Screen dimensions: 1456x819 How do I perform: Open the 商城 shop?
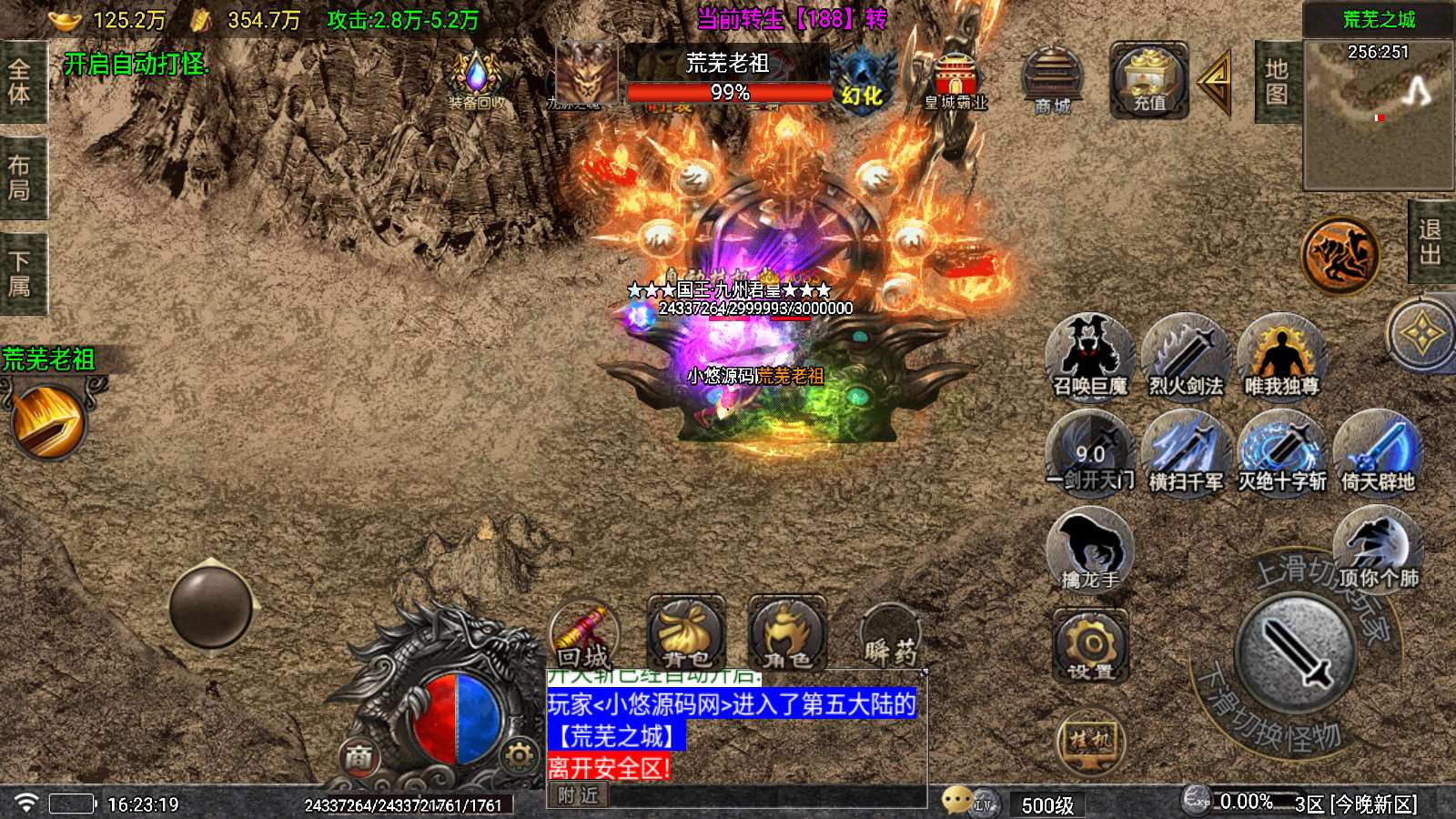(x=1052, y=82)
